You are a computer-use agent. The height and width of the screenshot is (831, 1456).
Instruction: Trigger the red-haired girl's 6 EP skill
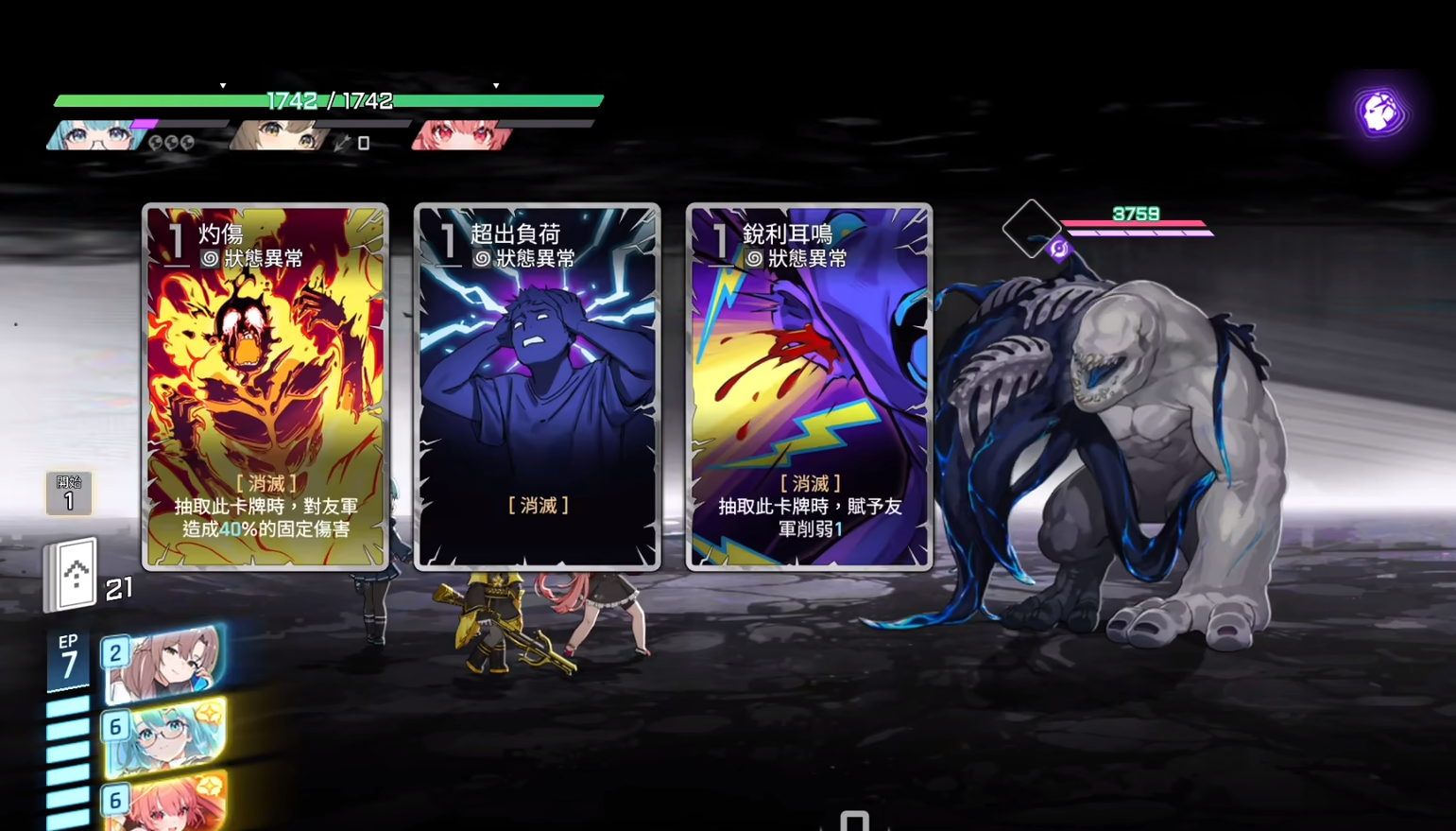click(166, 800)
